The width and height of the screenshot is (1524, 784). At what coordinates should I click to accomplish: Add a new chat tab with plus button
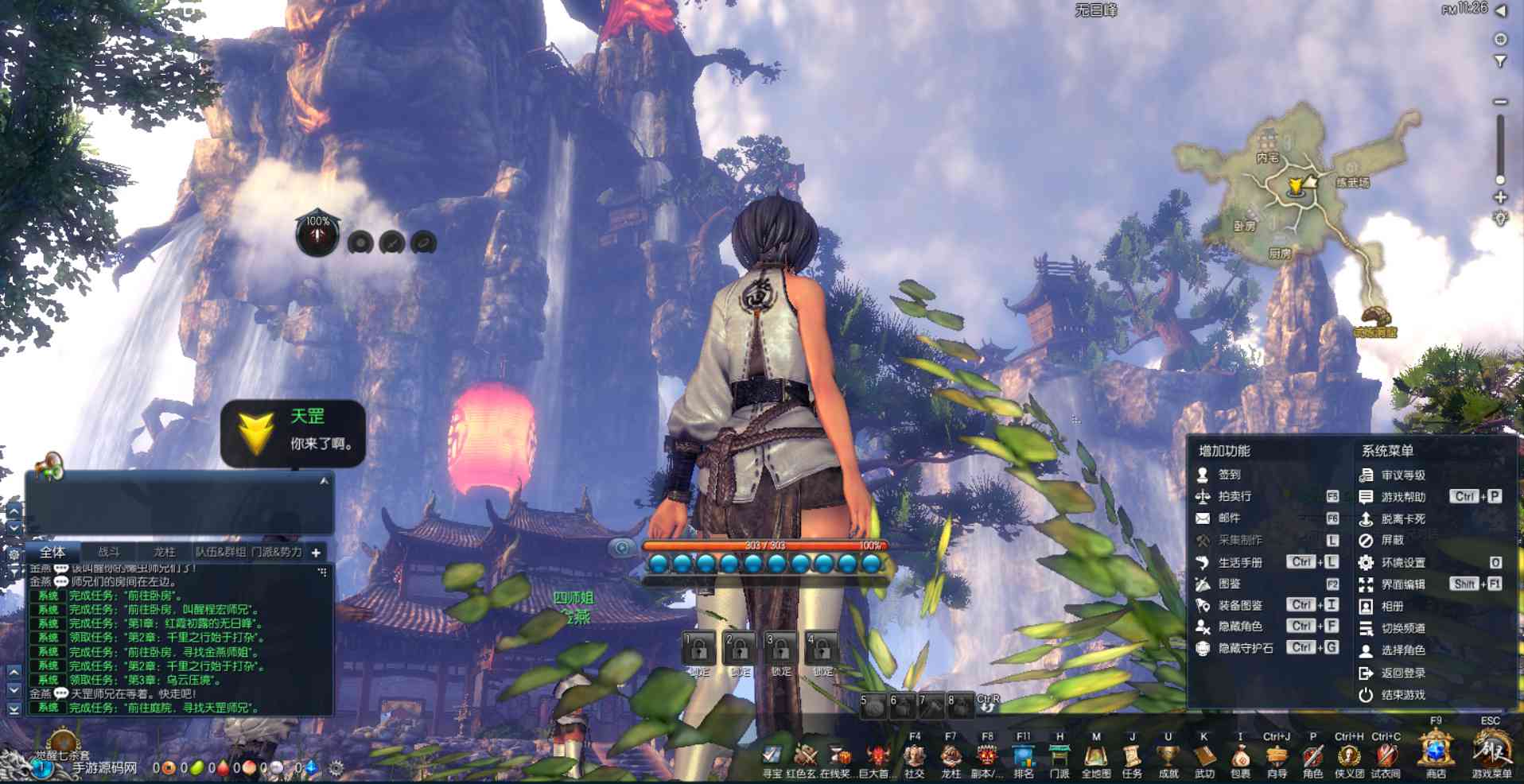click(x=316, y=553)
